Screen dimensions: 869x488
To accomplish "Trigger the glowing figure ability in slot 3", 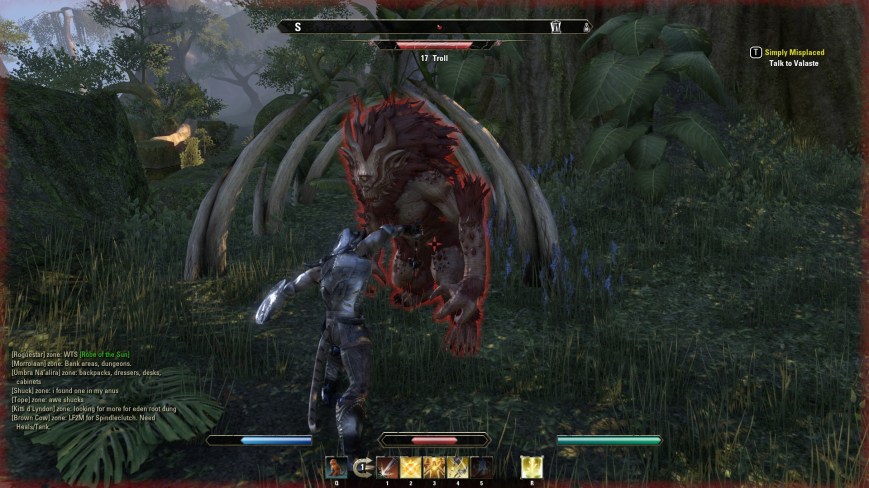I will coord(434,467).
